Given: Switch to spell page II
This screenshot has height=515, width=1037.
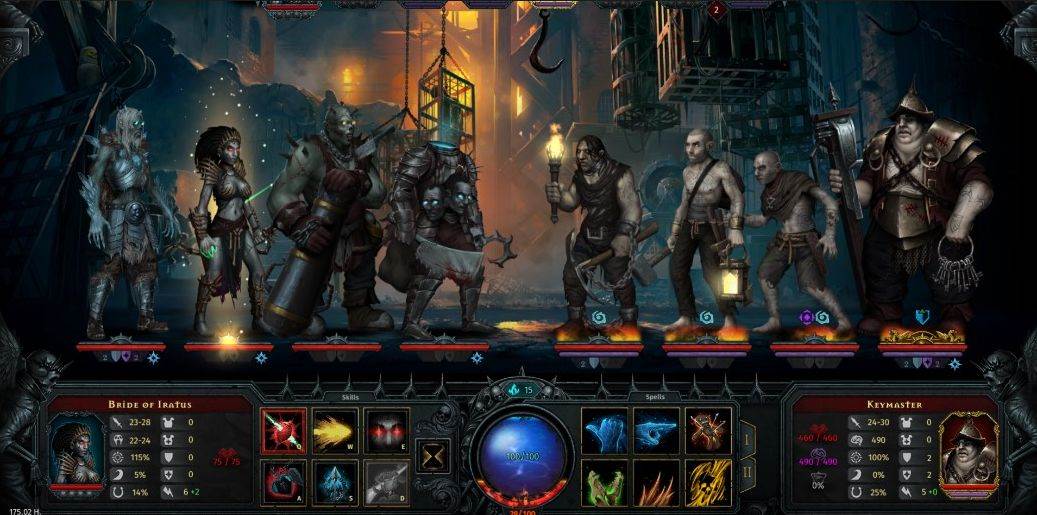Looking at the screenshot, I should click(x=746, y=473).
